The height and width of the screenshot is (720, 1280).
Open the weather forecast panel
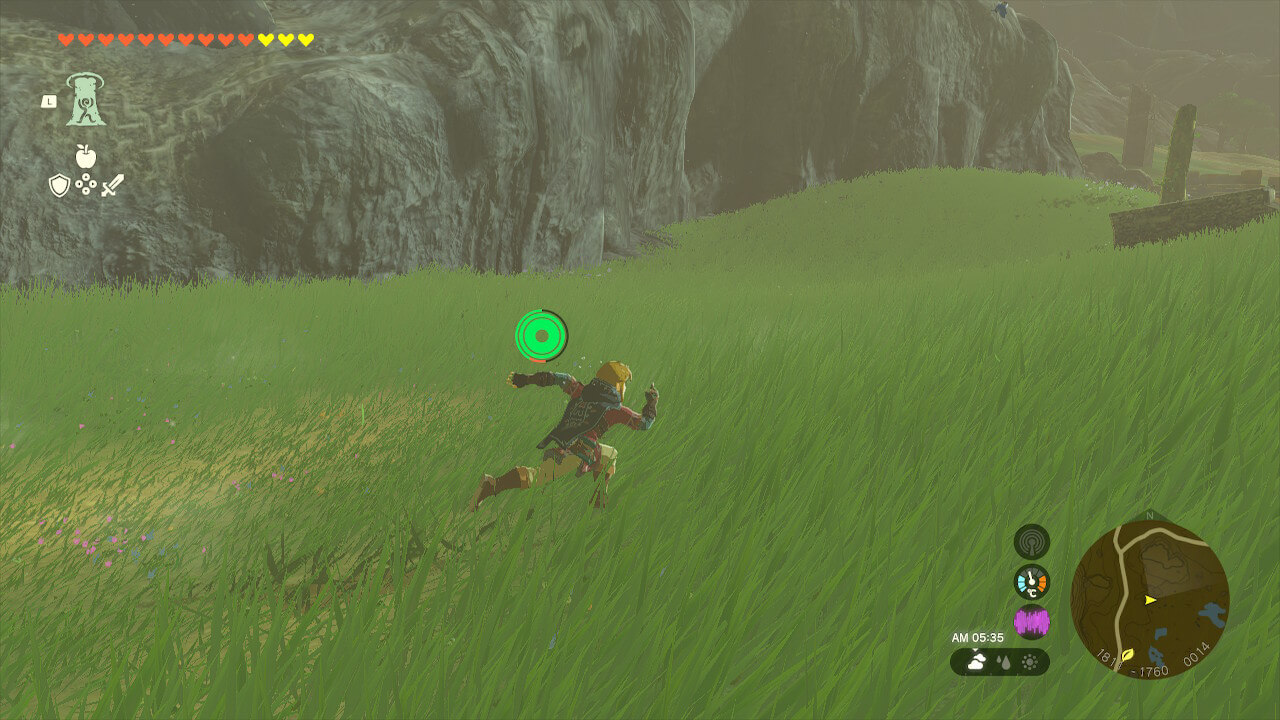pos(999,662)
